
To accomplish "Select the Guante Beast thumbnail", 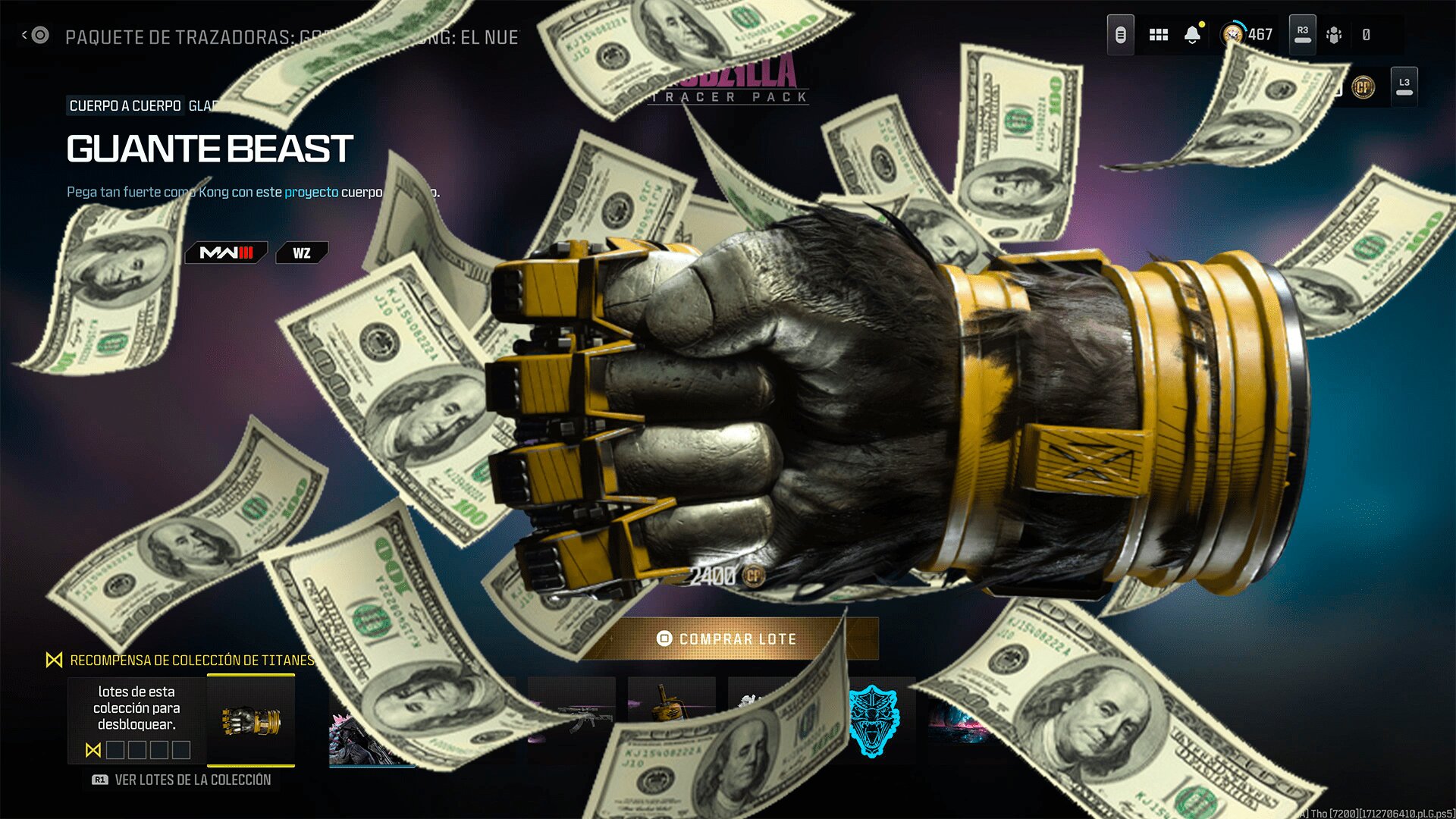I will (x=251, y=720).
